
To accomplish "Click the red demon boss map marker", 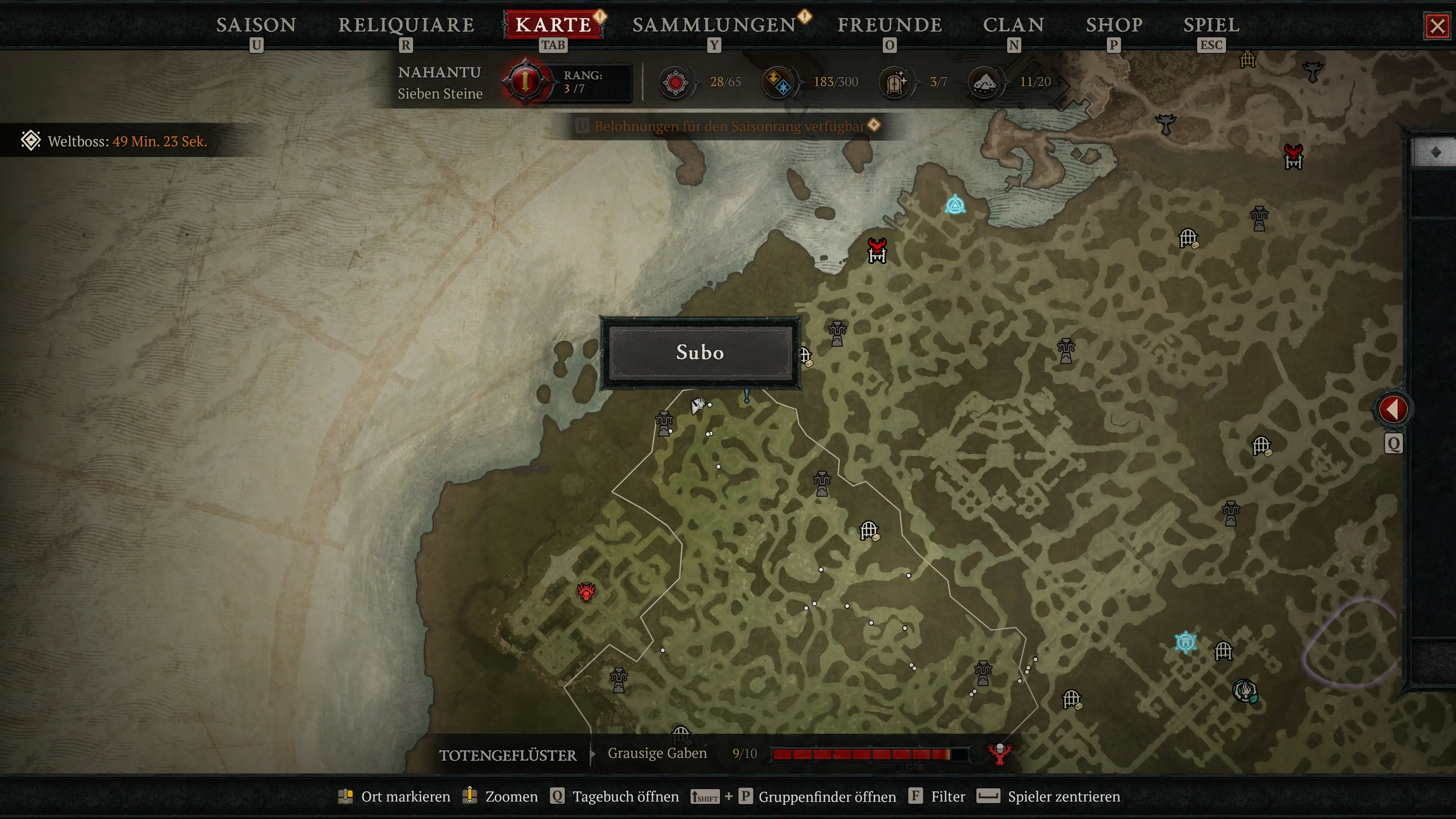I will coord(586,592).
